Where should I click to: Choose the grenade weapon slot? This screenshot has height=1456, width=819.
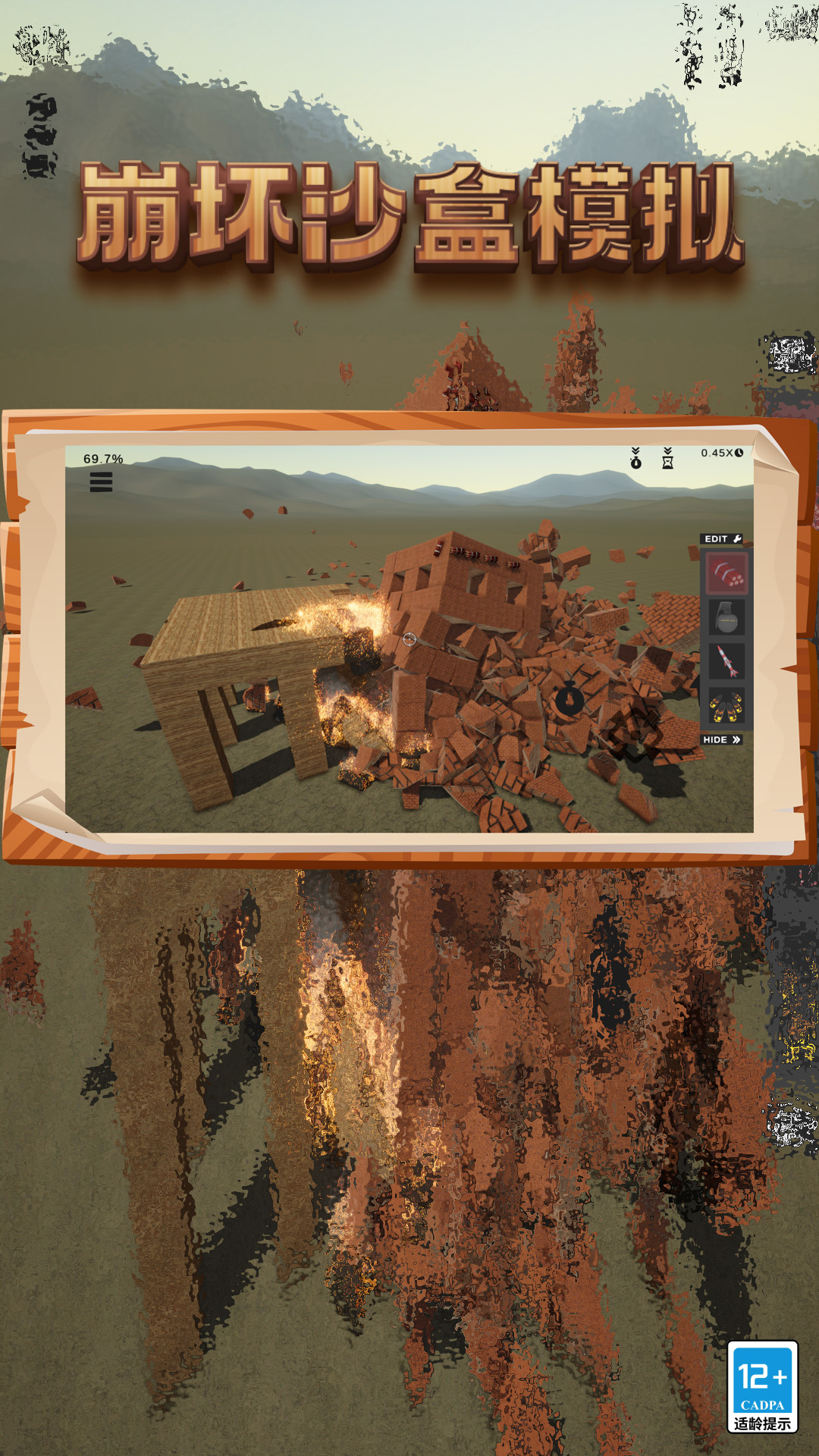[x=727, y=618]
